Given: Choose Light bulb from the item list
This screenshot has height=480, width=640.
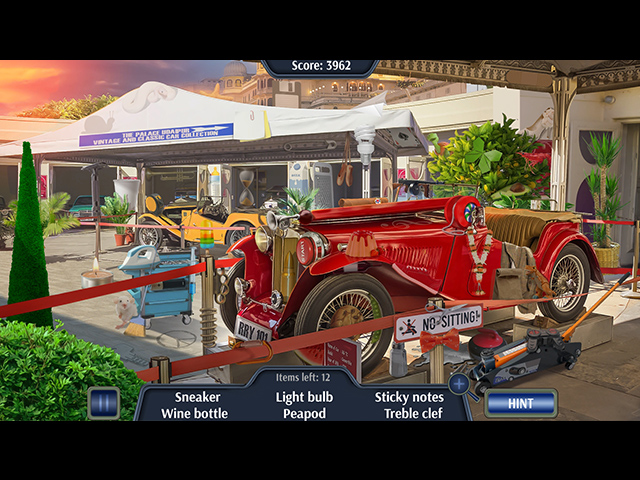Looking at the screenshot, I should (x=304, y=397).
